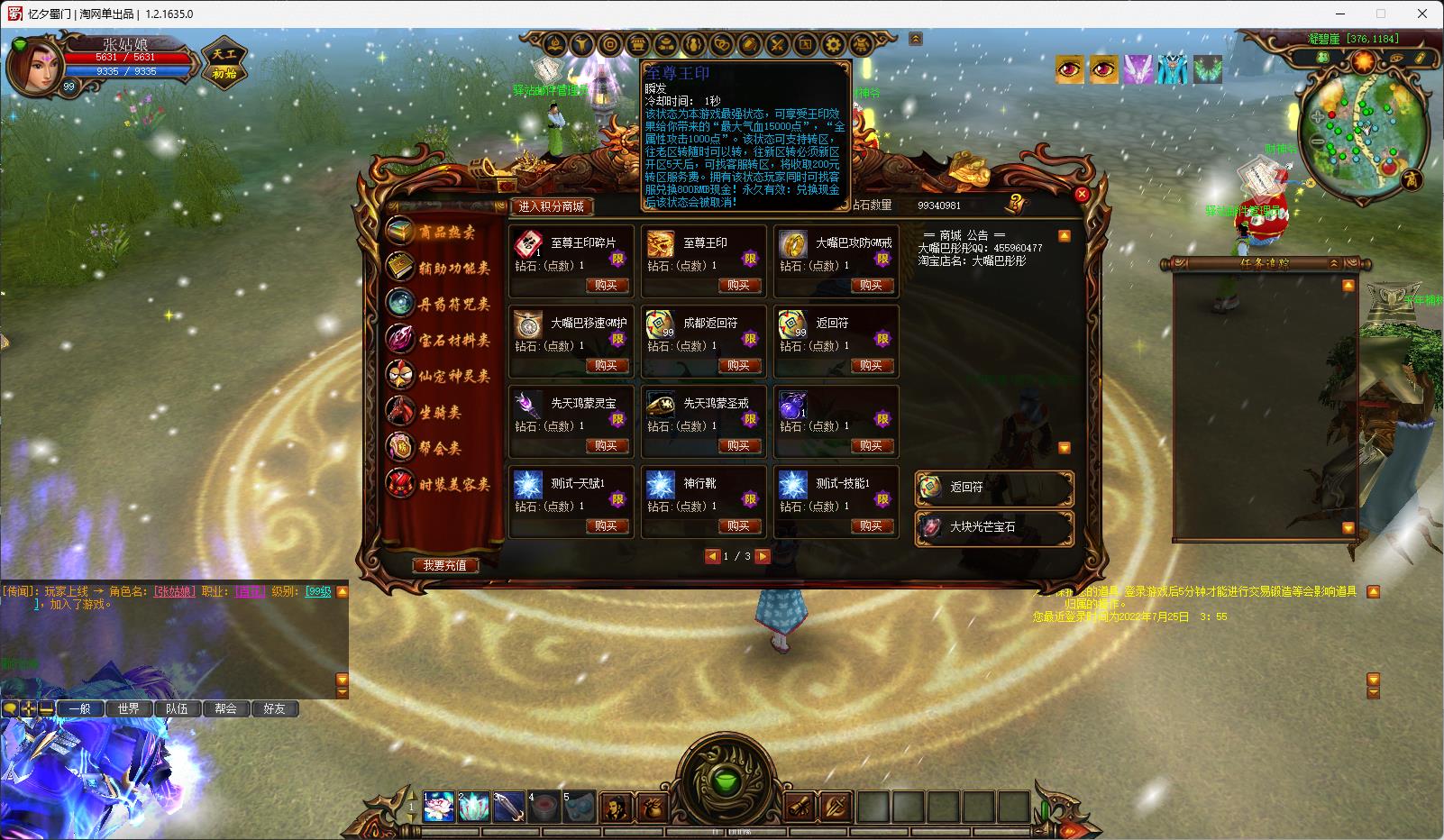
Task: Purchase the 成都返回符 item
Action: click(x=738, y=365)
